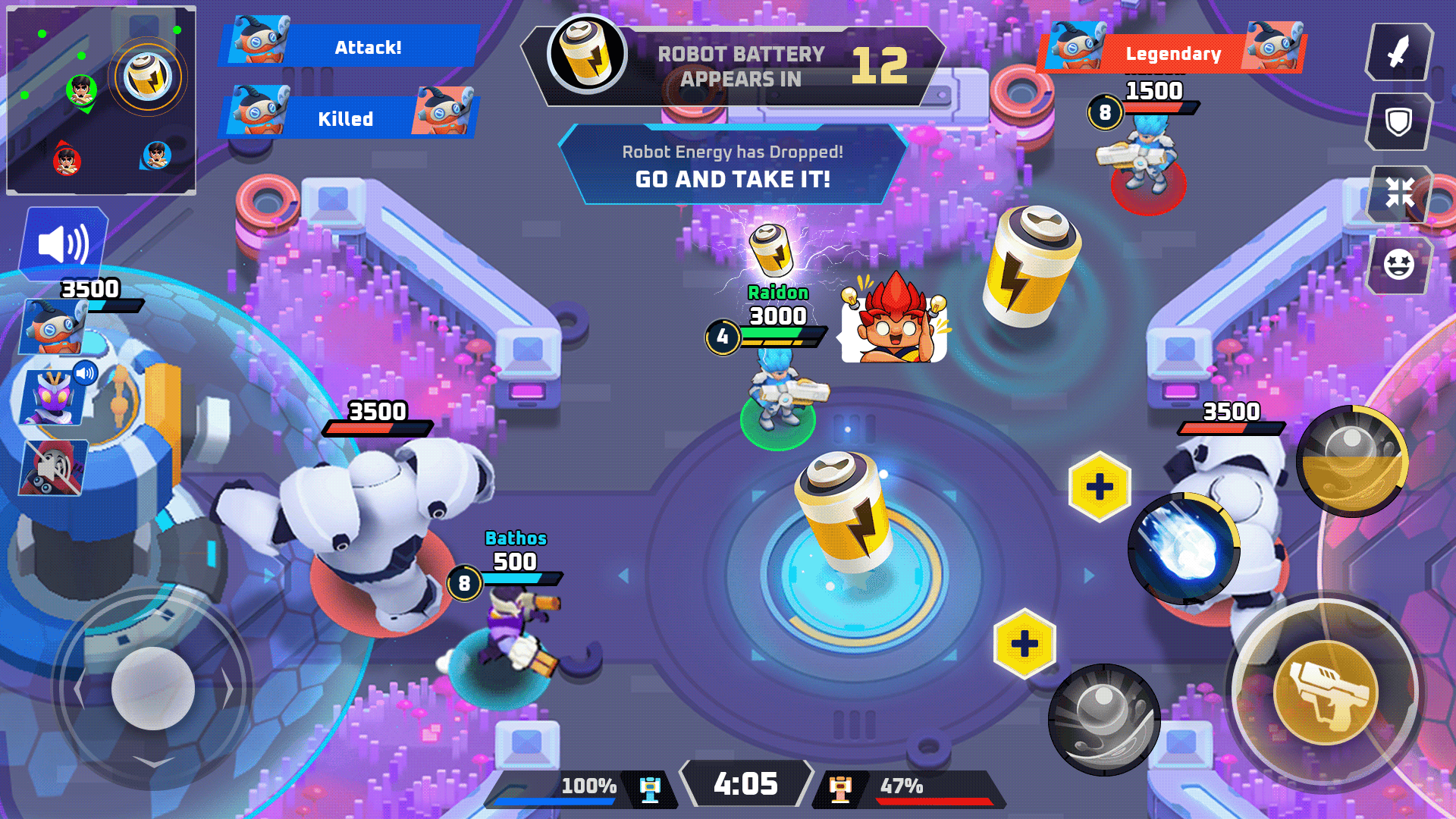Tap the 4:05 match timer
Viewport: 1456px width, 819px height.
(747, 783)
